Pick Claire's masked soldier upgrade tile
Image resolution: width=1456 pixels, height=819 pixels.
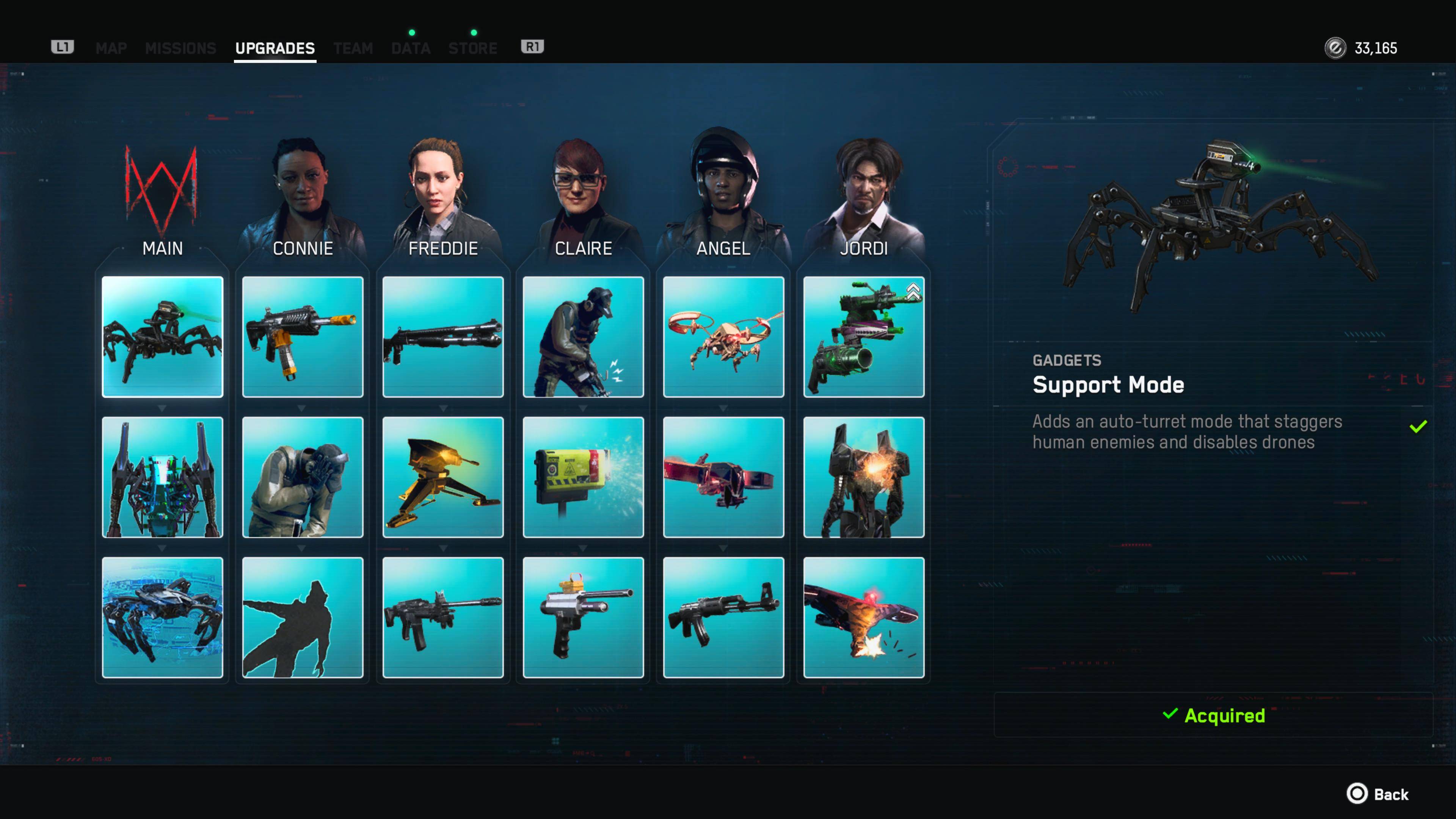pyautogui.click(x=583, y=337)
